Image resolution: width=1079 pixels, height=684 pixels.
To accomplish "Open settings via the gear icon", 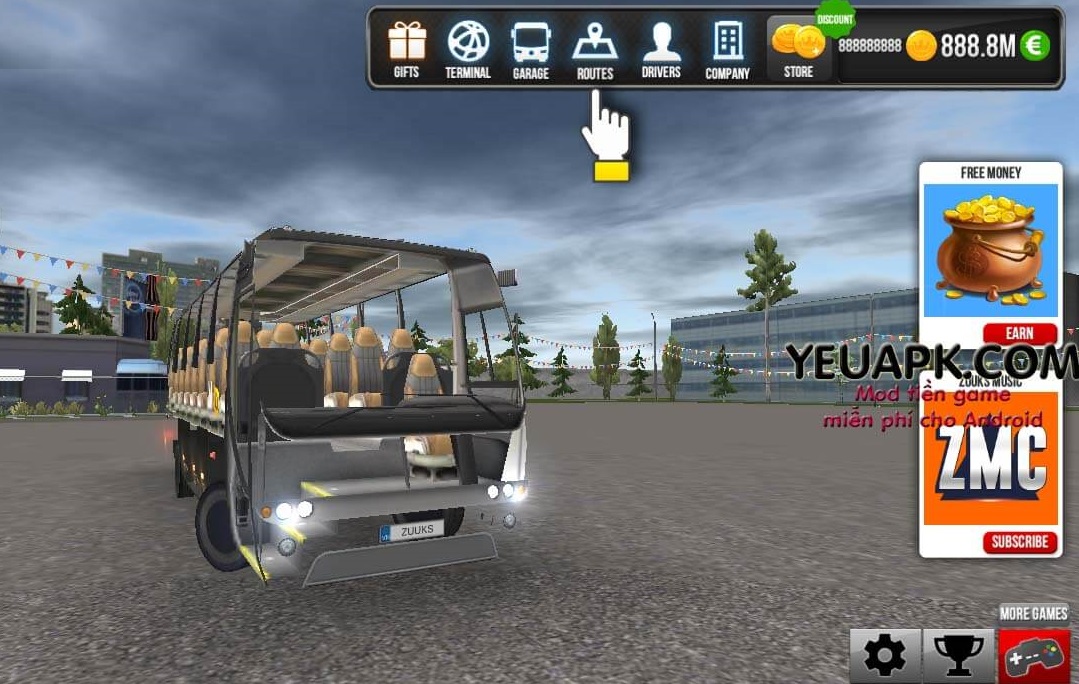I will (885, 656).
